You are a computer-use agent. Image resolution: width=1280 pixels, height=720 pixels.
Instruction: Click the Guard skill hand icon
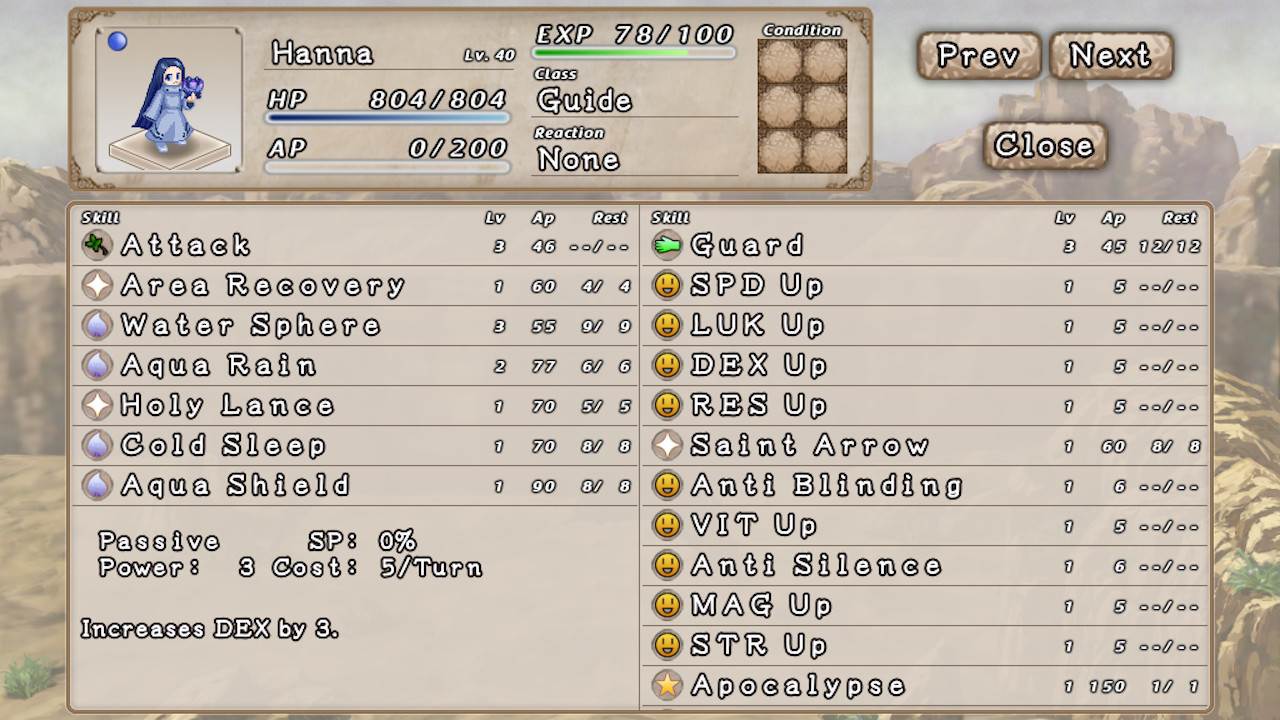click(x=668, y=244)
